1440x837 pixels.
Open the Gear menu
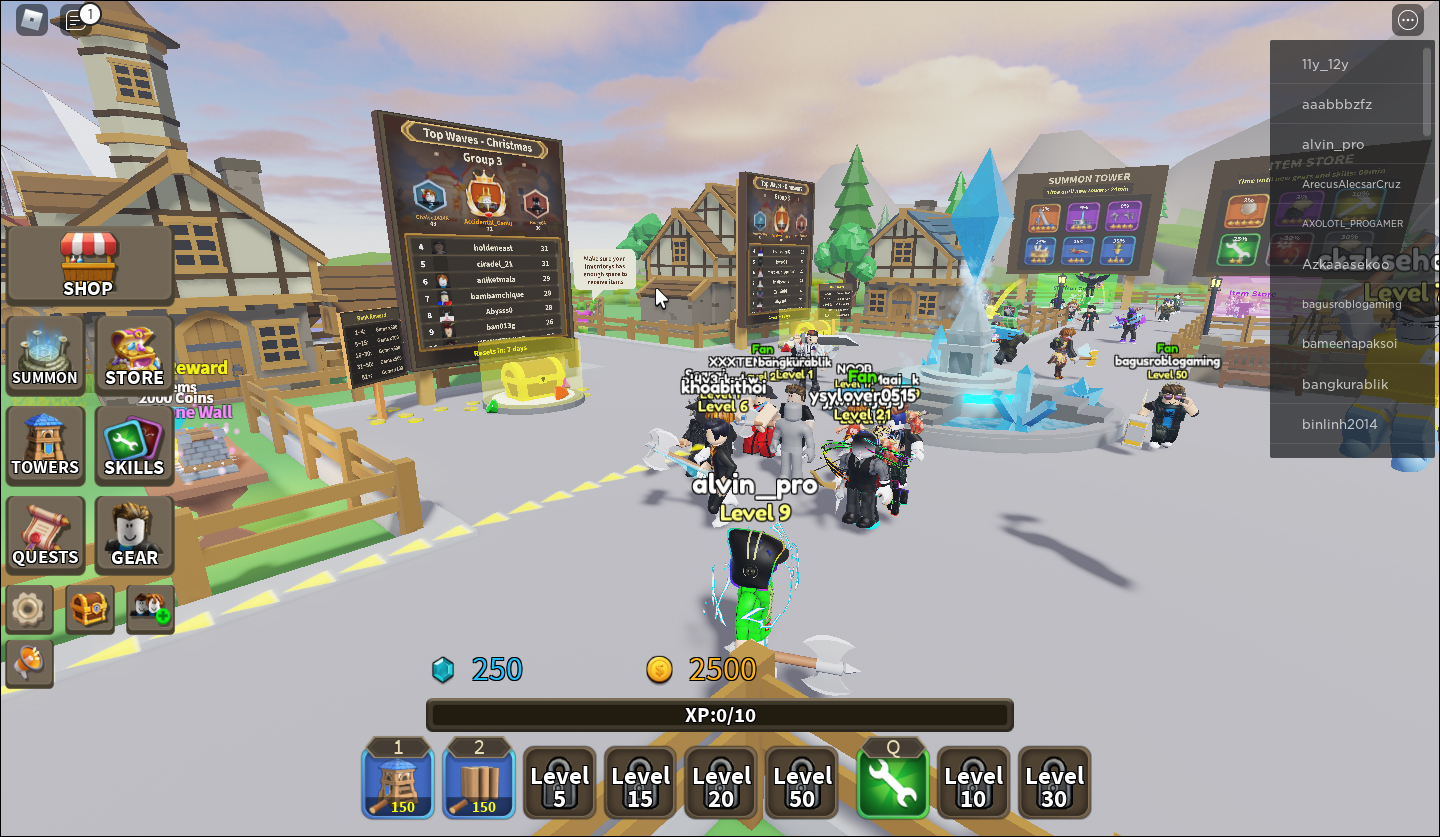pos(134,535)
